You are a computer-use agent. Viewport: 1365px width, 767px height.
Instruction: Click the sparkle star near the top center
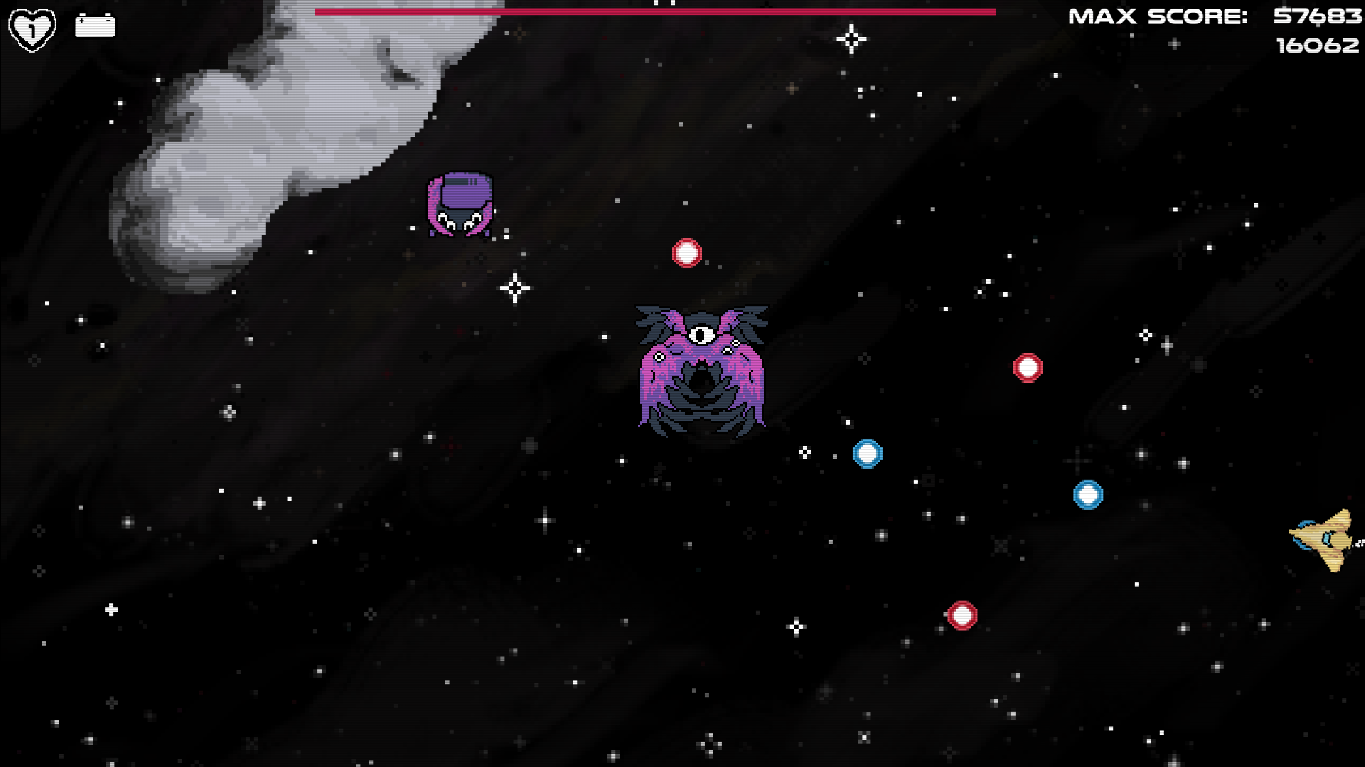(850, 40)
